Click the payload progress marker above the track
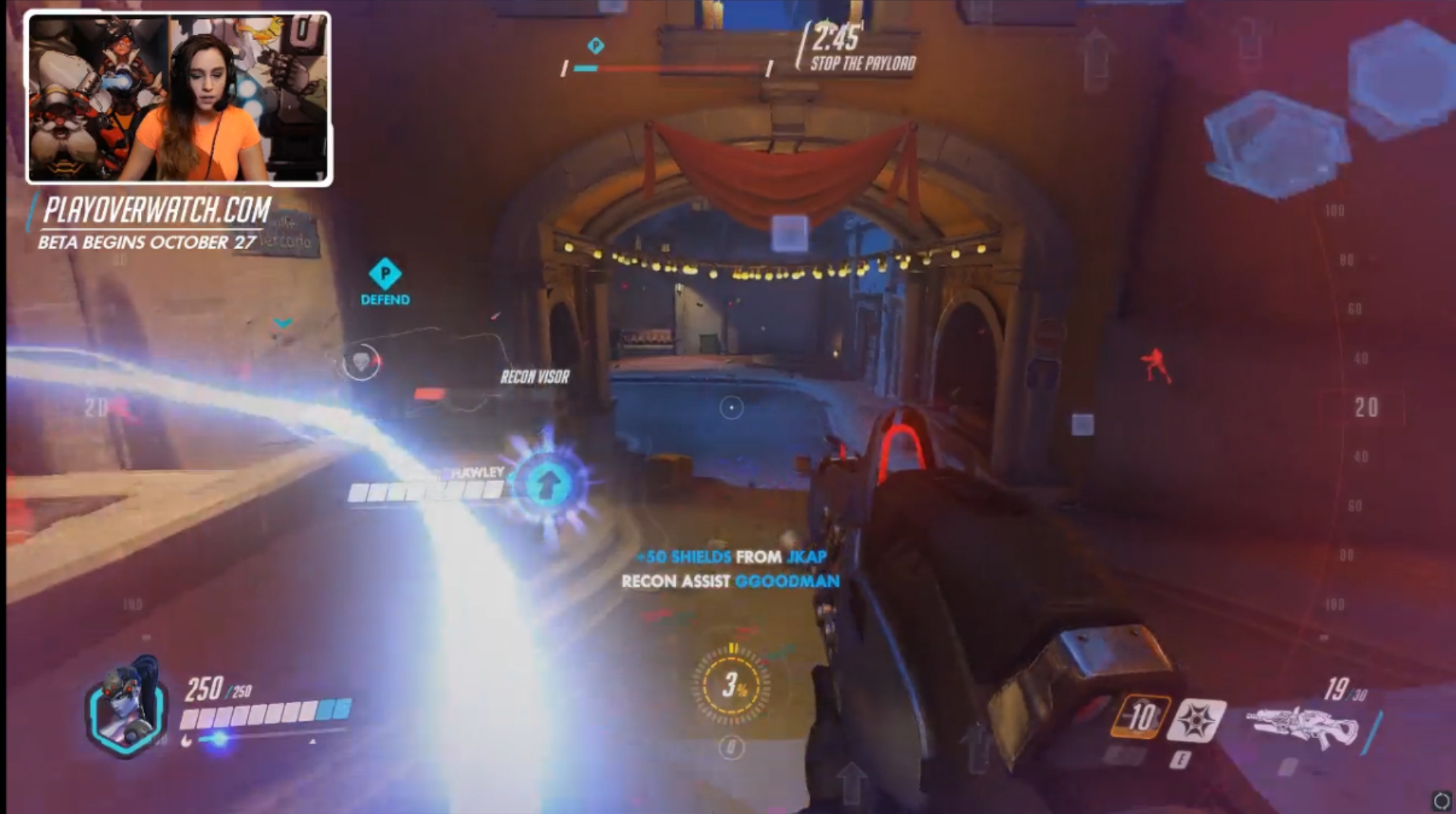This screenshot has width=1456, height=814. 596,46
